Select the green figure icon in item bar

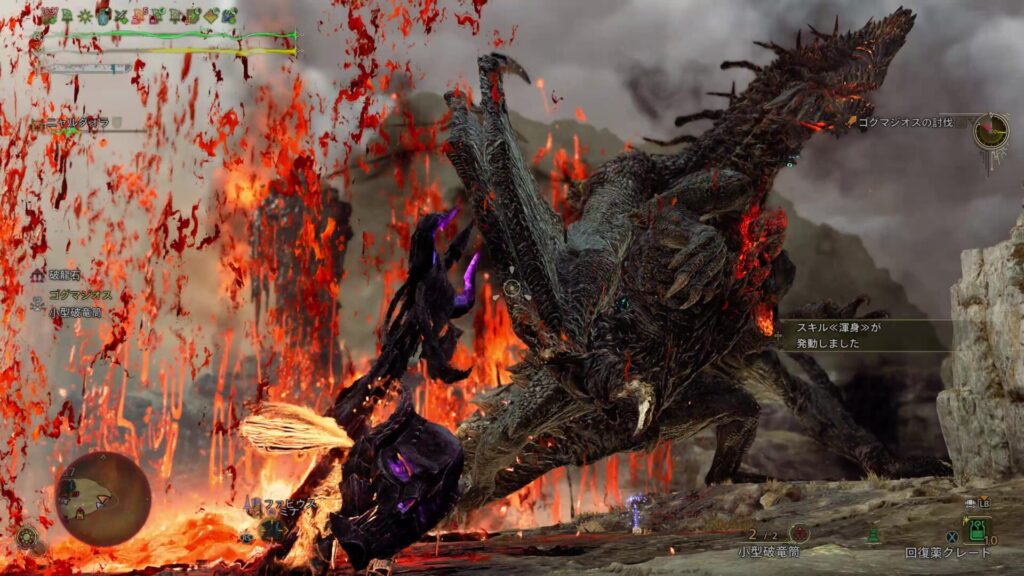coord(873,536)
